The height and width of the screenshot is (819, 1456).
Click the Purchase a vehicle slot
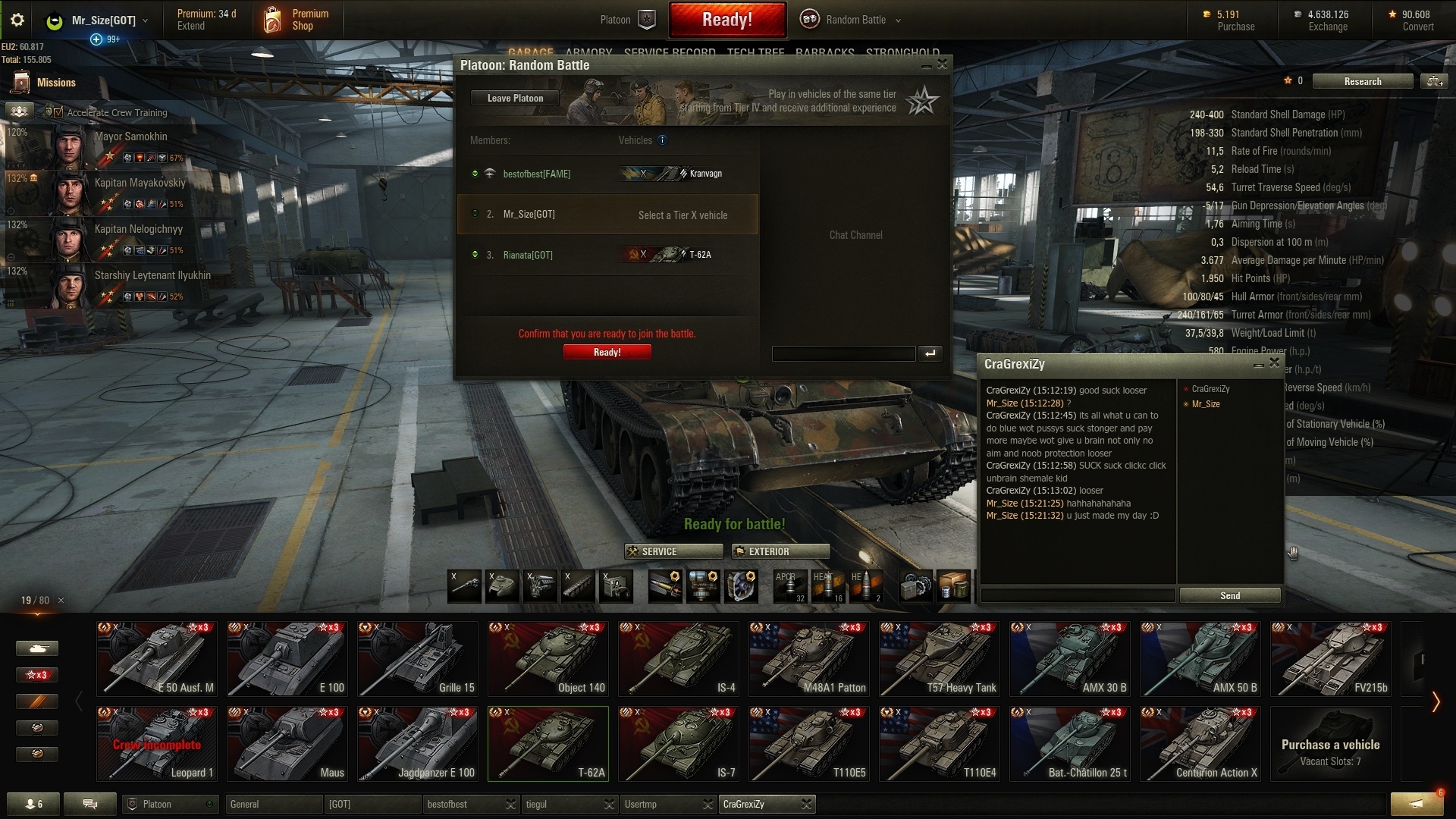pyautogui.click(x=1330, y=743)
